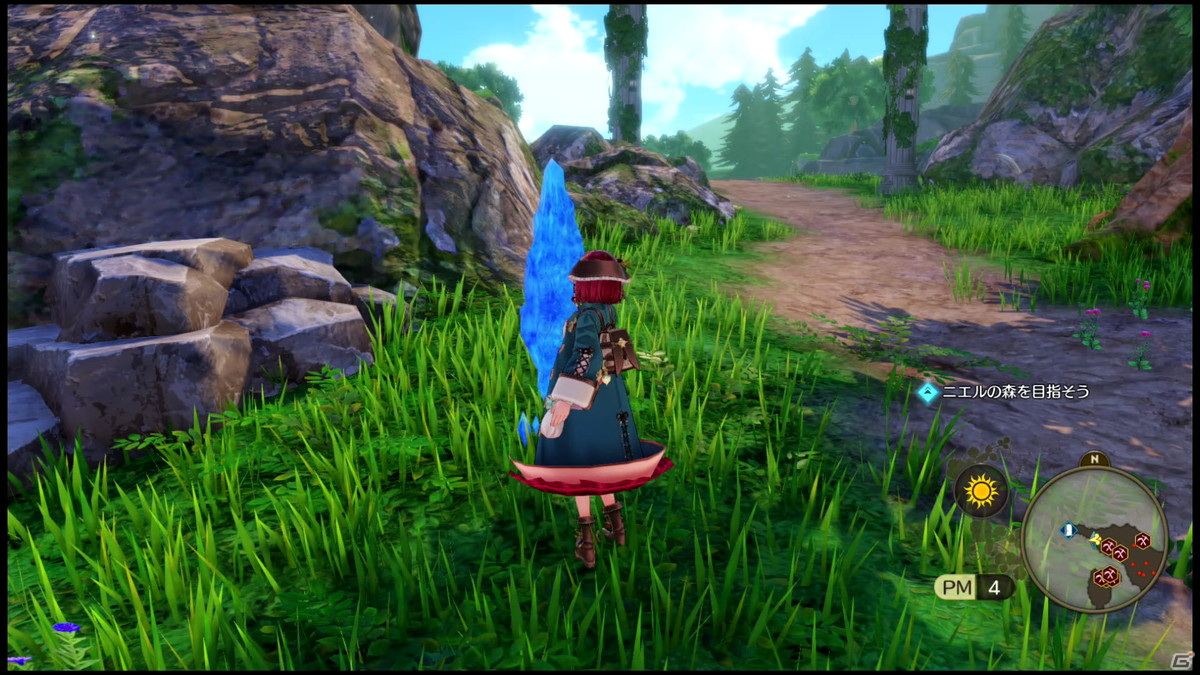Click the sun weather icon
Image resolution: width=1200 pixels, height=675 pixels.
coord(981,491)
